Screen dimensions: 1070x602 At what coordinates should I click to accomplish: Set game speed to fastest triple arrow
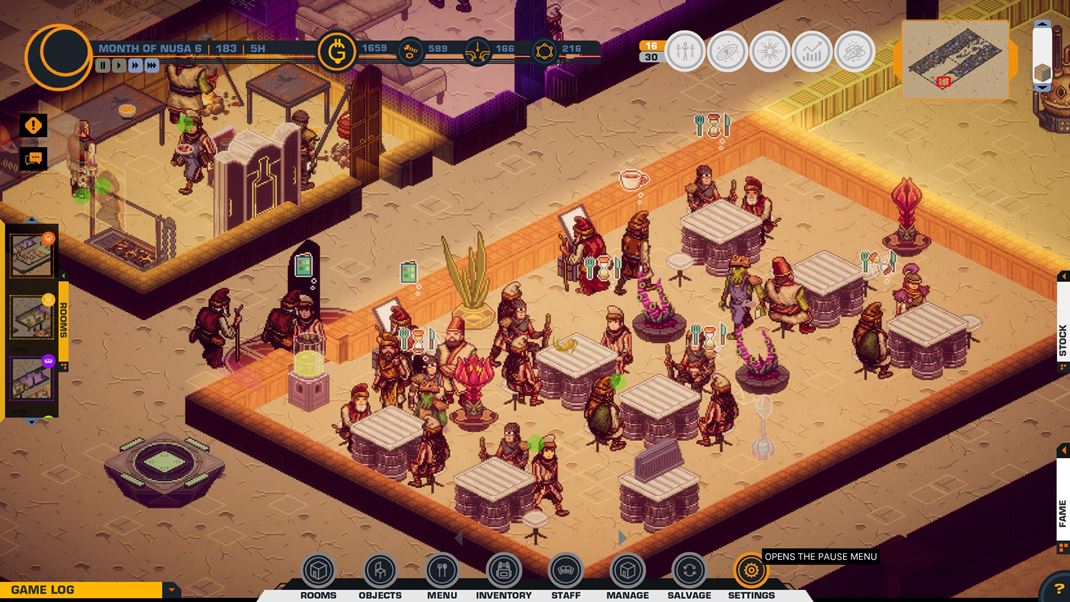tap(152, 66)
